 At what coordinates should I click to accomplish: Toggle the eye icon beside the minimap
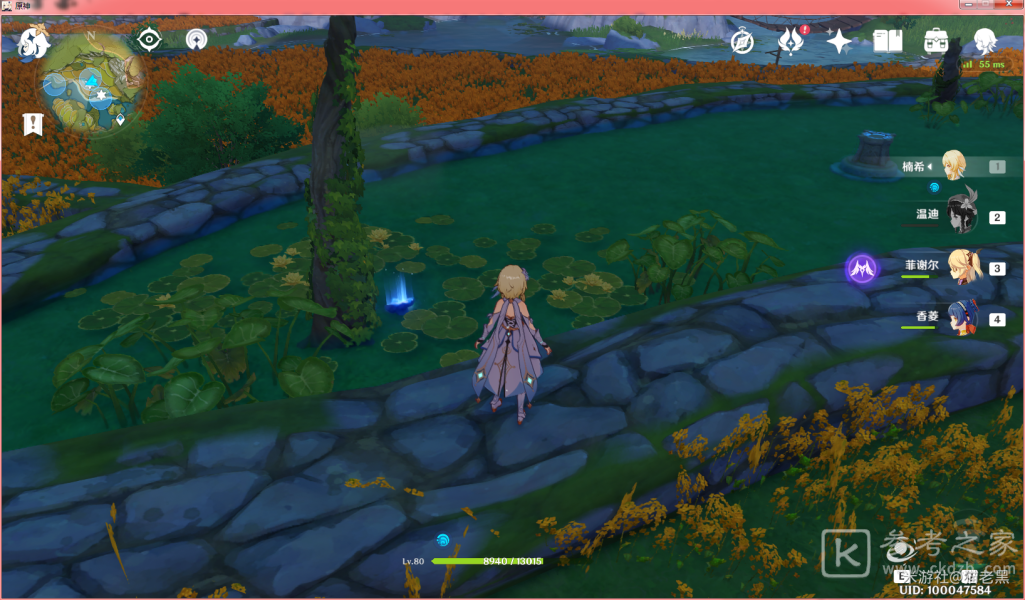[150, 39]
